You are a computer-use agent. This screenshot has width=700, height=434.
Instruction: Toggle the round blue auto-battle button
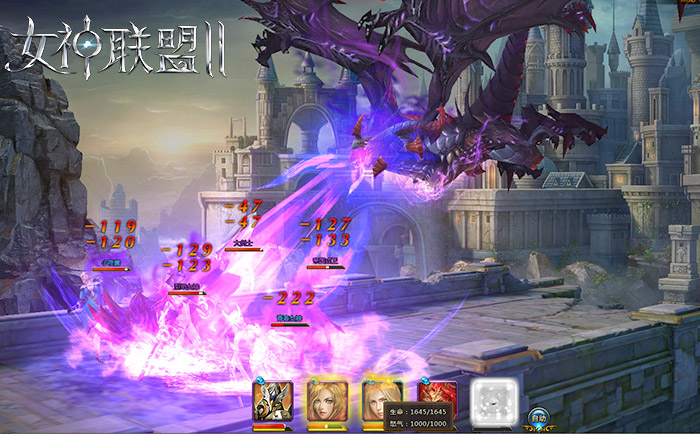[x=538, y=418]
